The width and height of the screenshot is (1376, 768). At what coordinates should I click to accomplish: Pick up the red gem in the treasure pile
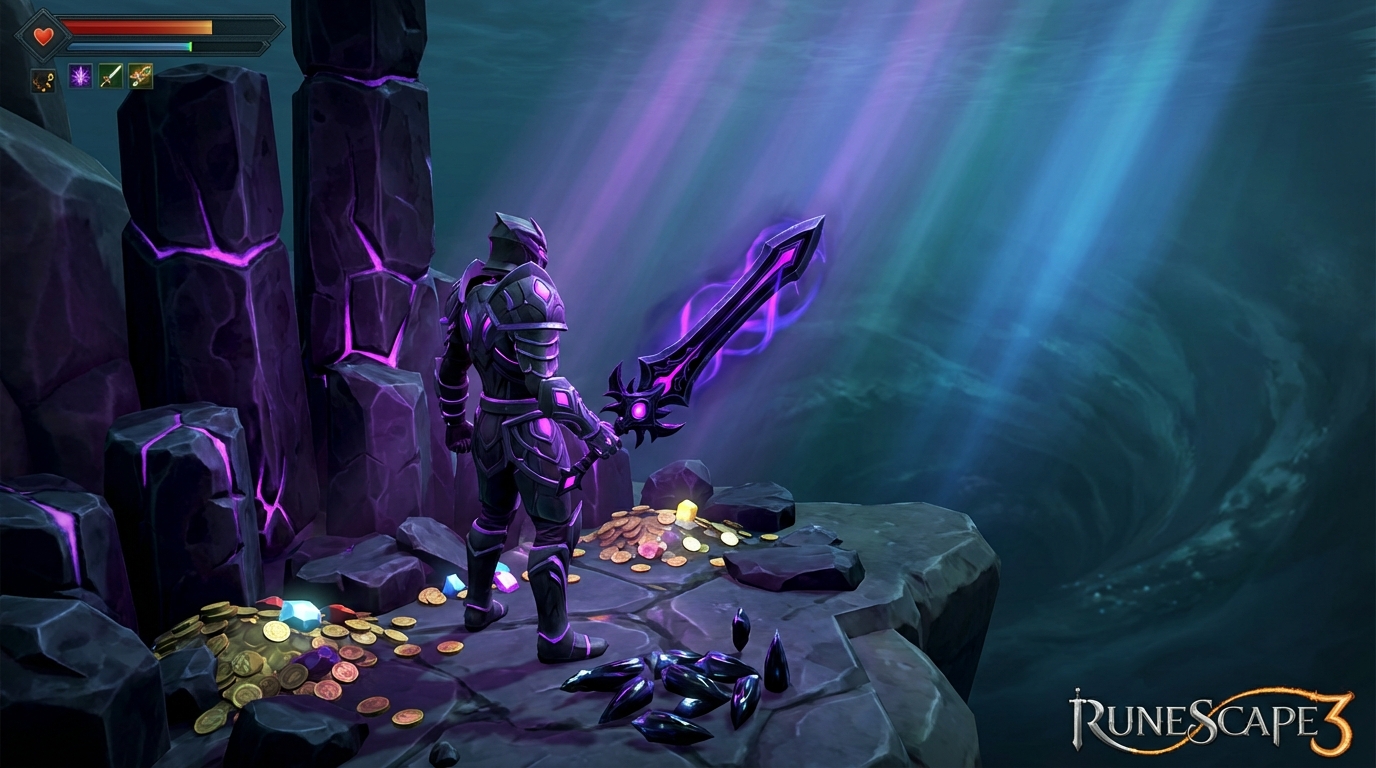pos(340,612)
